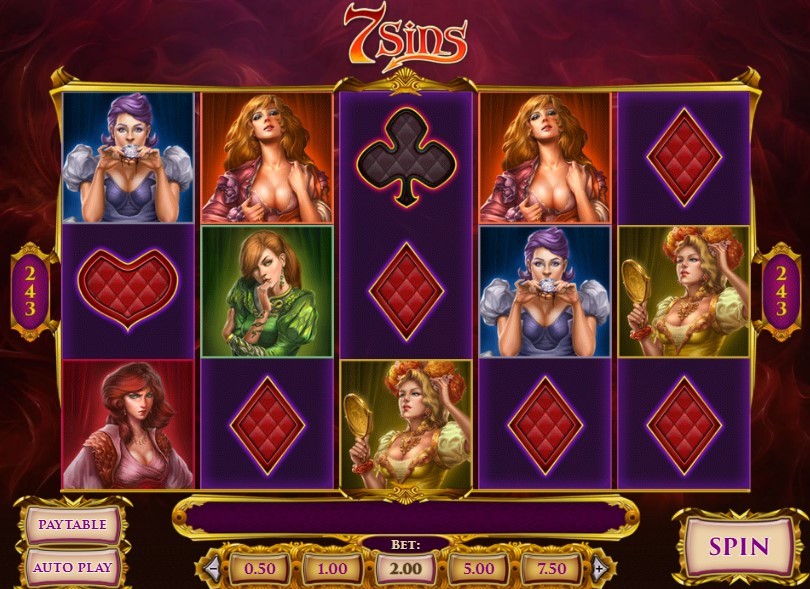
Task: Activate Auto Play
Action: coord(73,567)
